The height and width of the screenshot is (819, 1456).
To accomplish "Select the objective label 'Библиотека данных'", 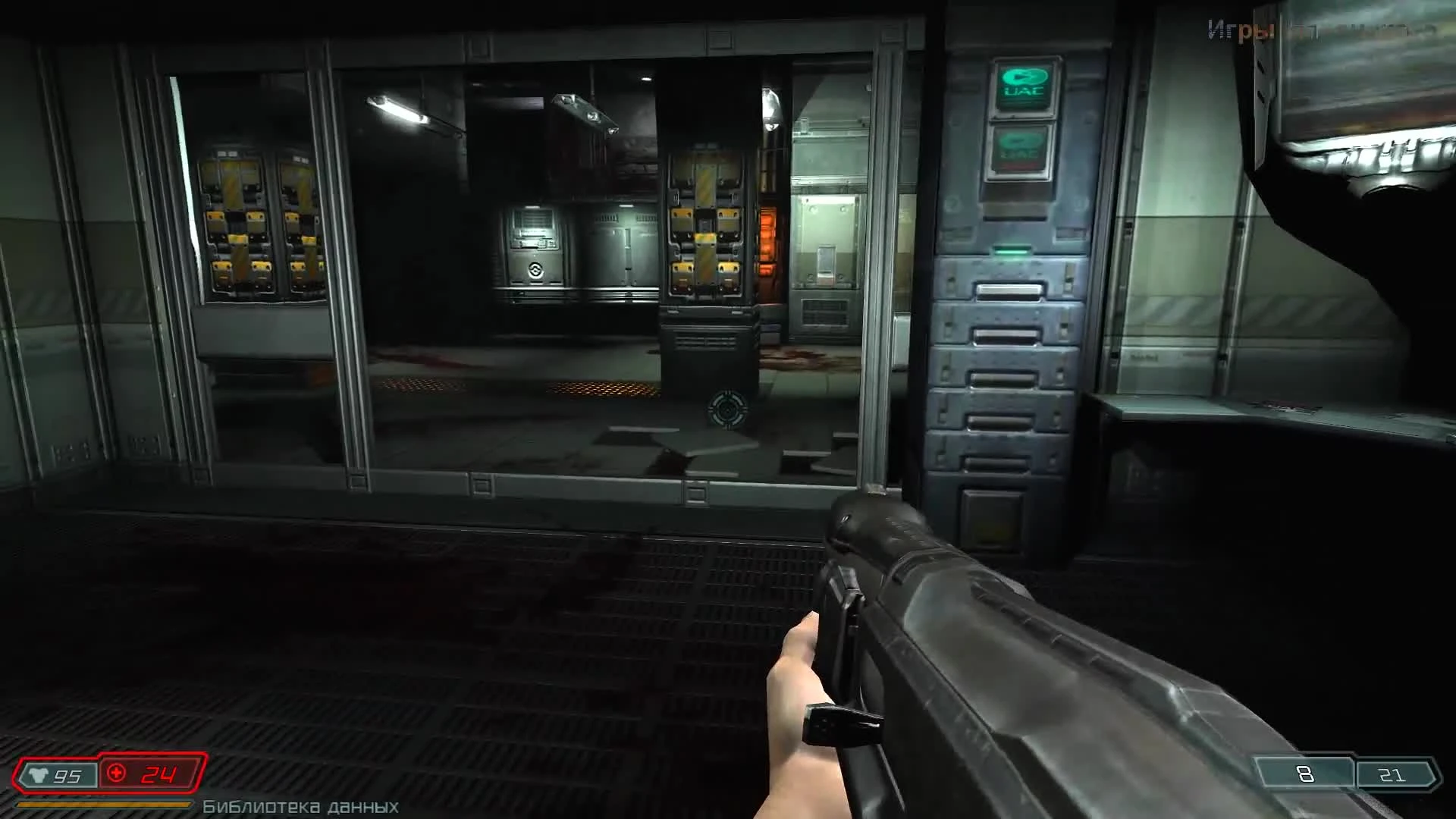I will (300, 807).
